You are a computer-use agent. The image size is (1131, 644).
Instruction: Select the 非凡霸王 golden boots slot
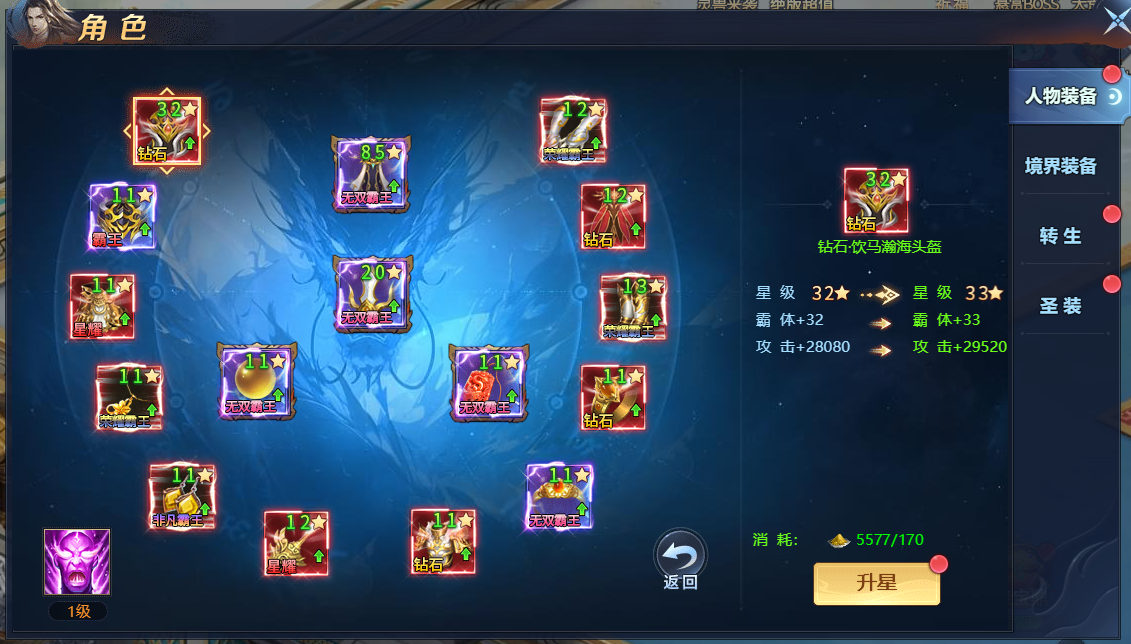pos(181,496)
